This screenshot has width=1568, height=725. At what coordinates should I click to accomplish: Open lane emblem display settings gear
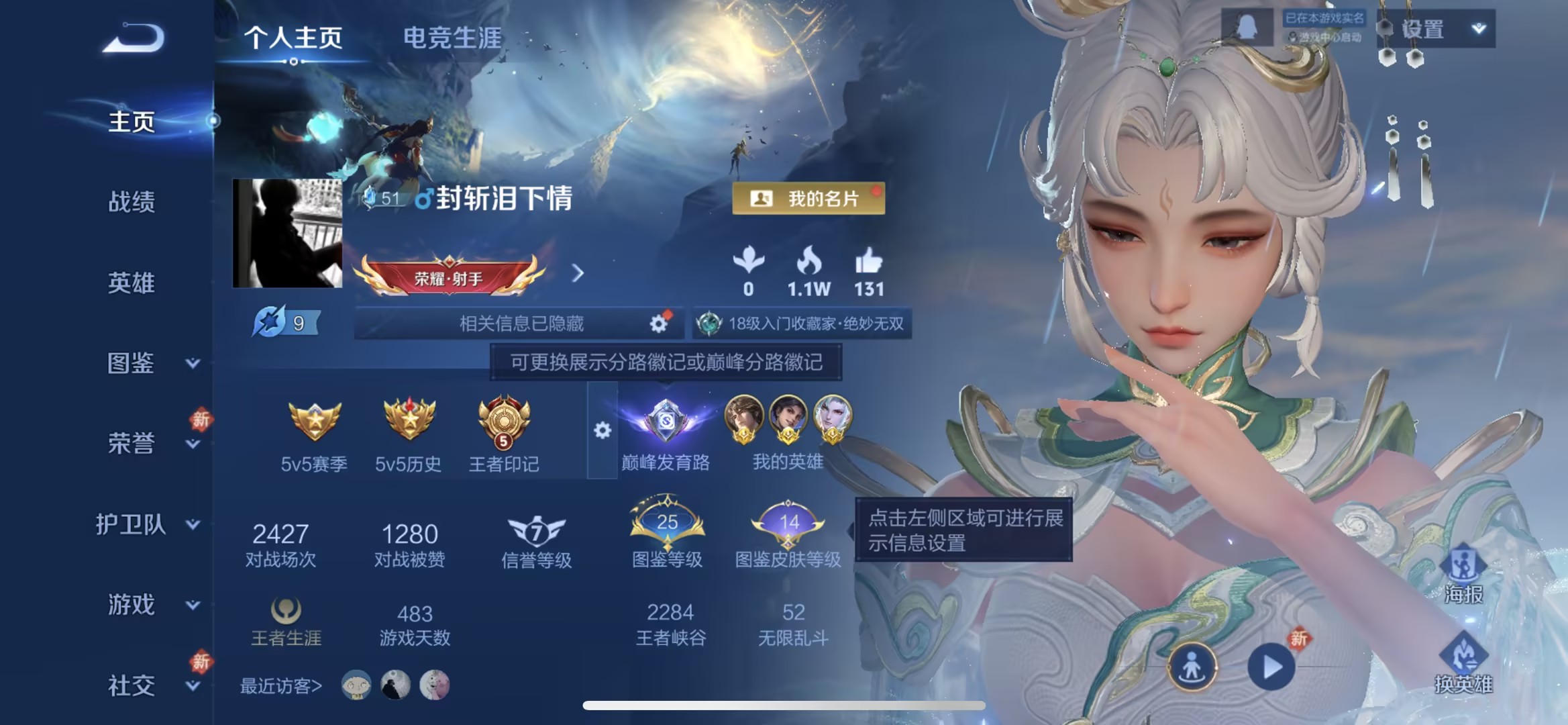(x=602, y=431)
